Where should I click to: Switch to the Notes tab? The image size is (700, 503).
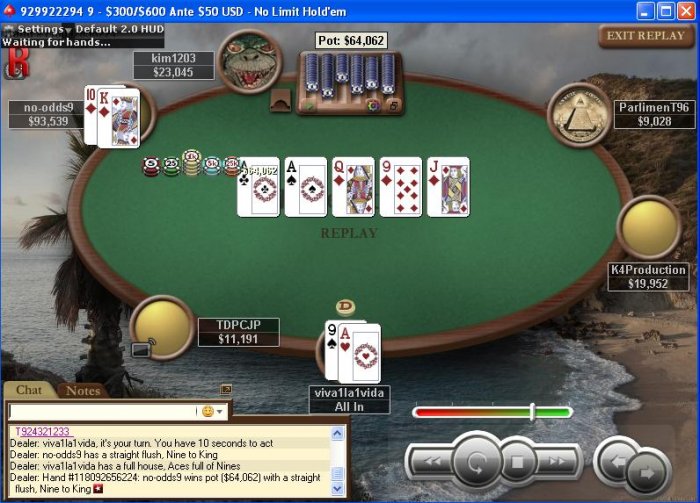pos(83,391)
